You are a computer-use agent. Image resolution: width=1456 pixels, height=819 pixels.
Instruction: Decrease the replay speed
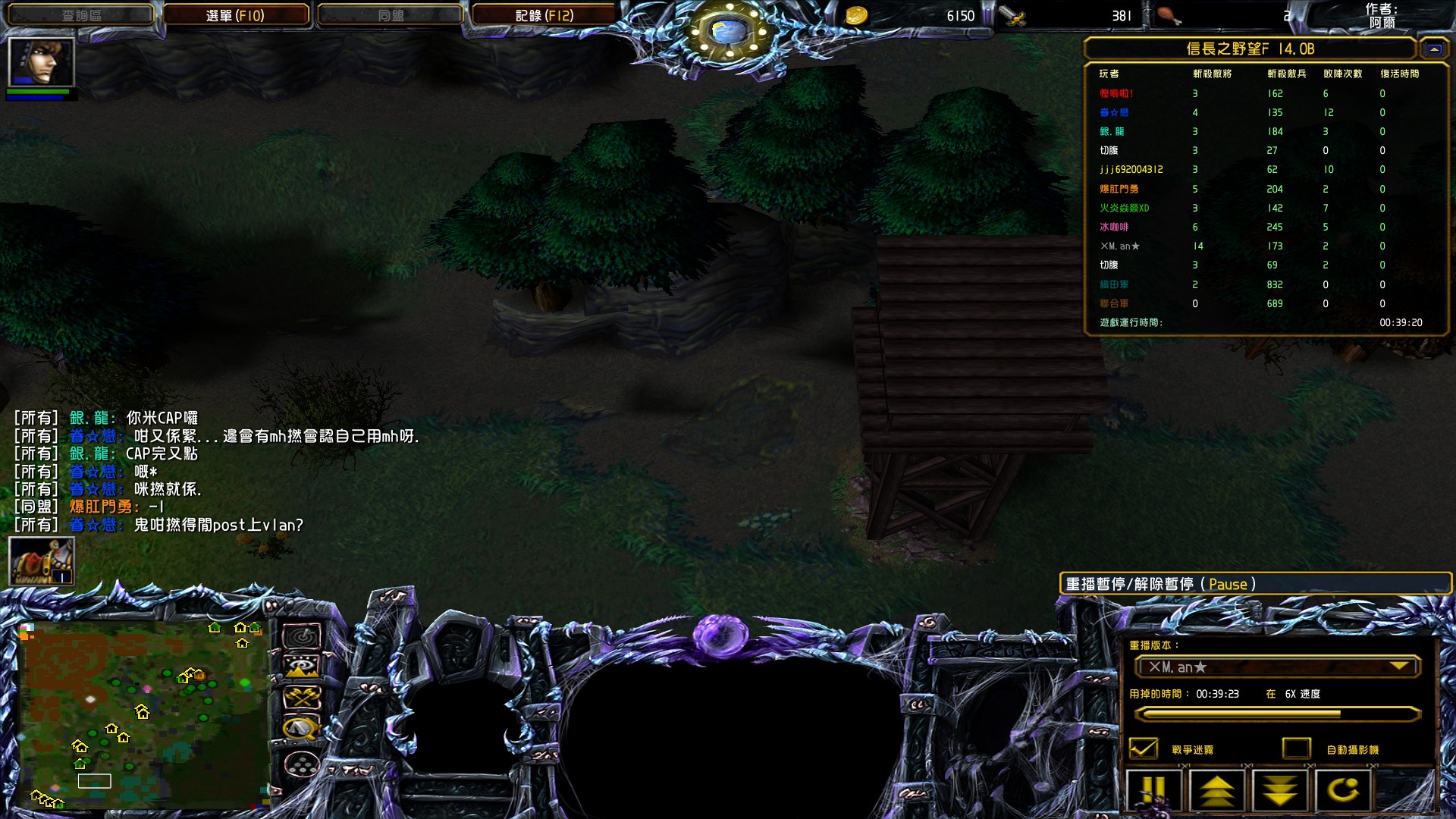click(1280, 790)
